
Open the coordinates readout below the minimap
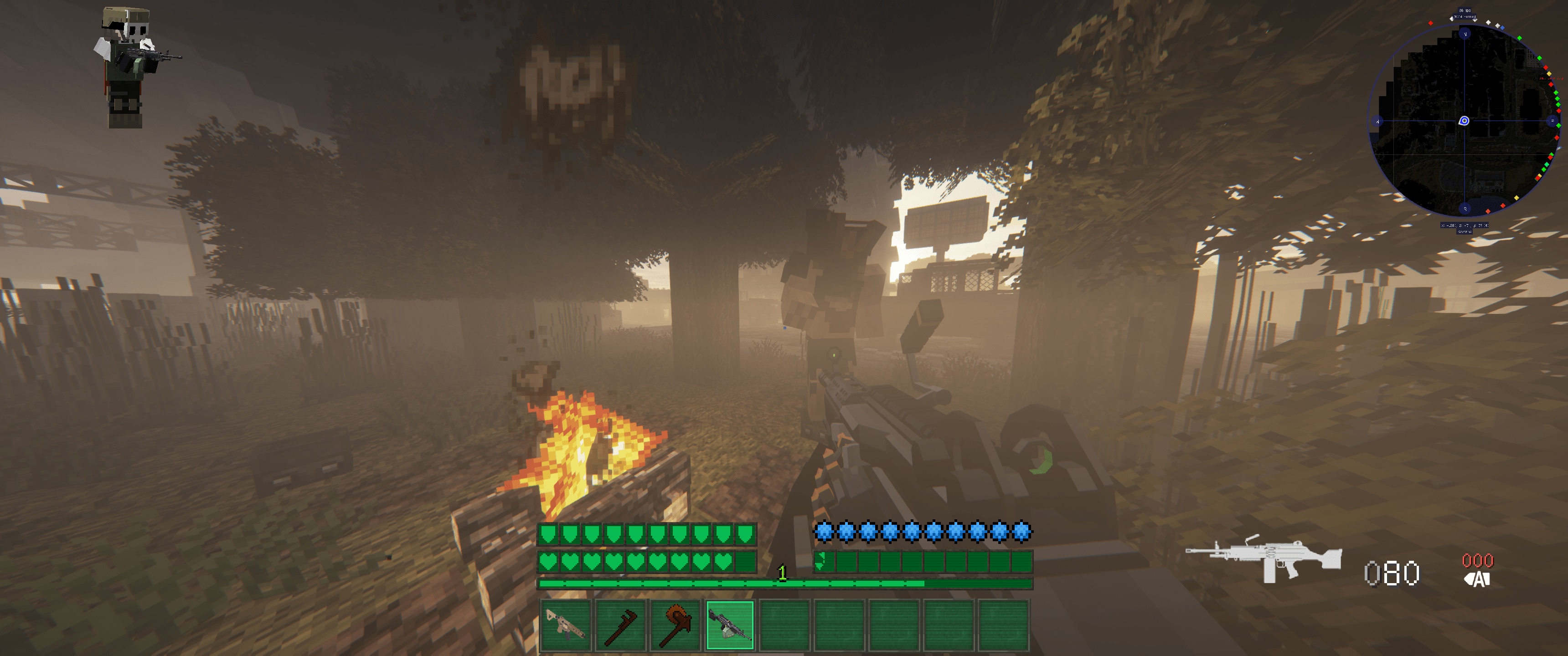1465,226
